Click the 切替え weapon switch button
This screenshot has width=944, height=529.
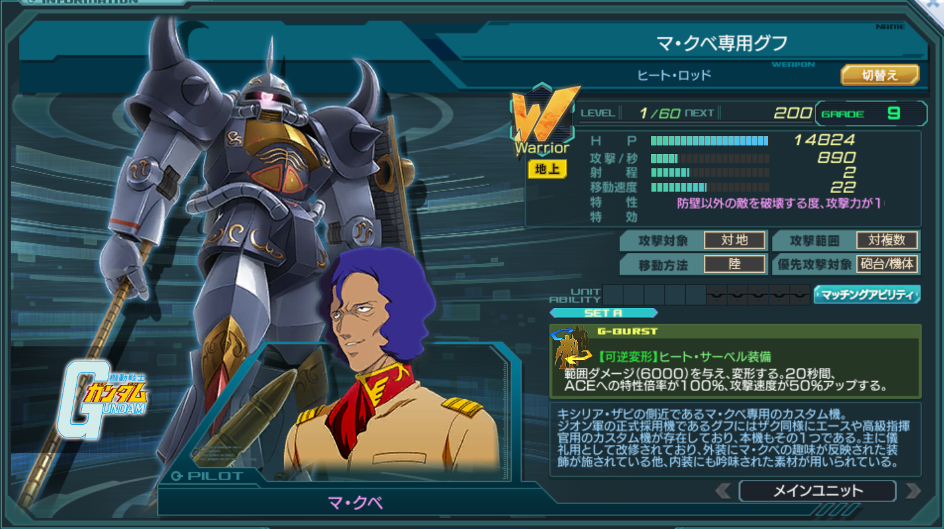point(879,75)
